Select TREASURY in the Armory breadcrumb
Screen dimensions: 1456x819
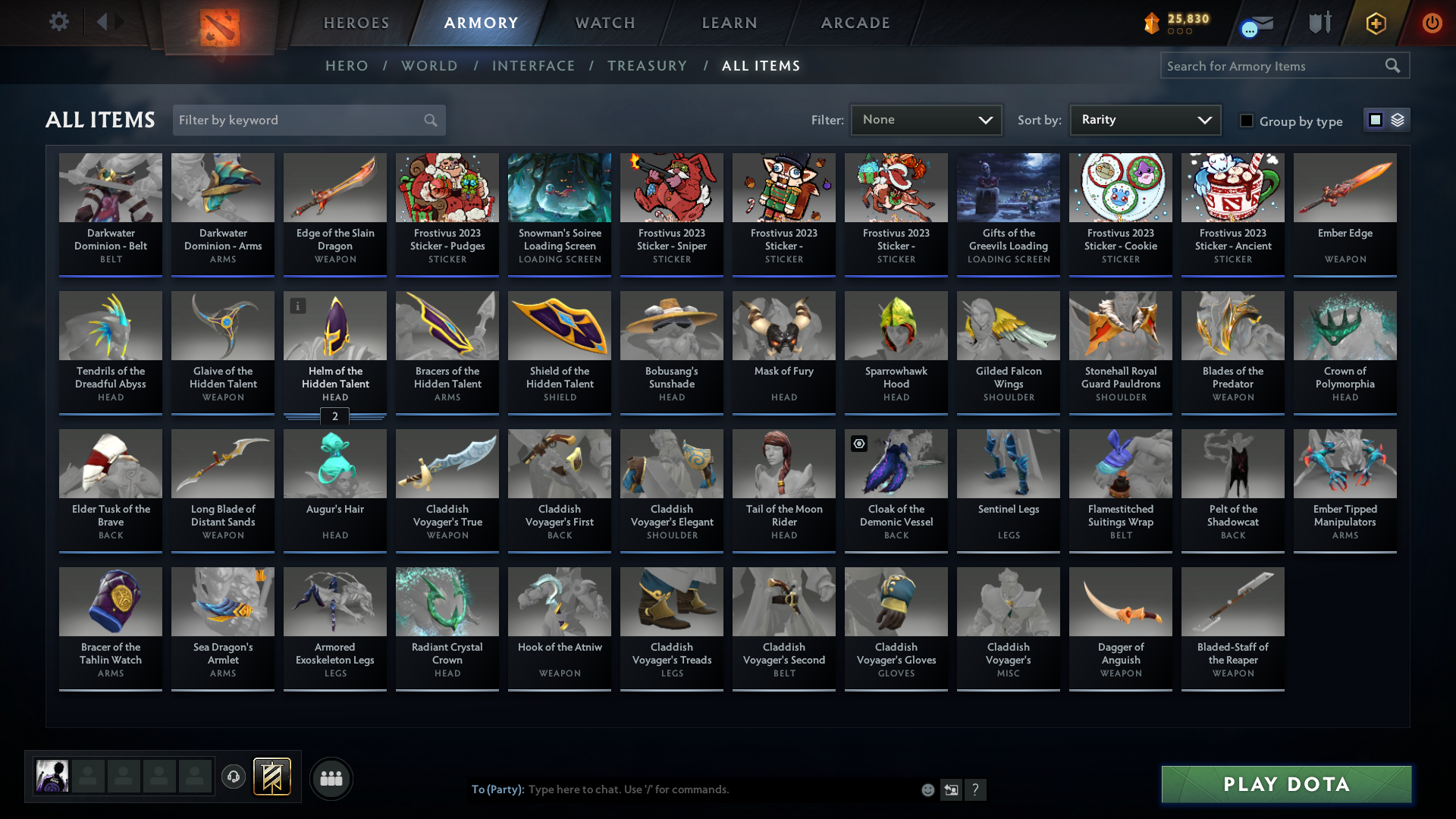click(x=647, y=66)
